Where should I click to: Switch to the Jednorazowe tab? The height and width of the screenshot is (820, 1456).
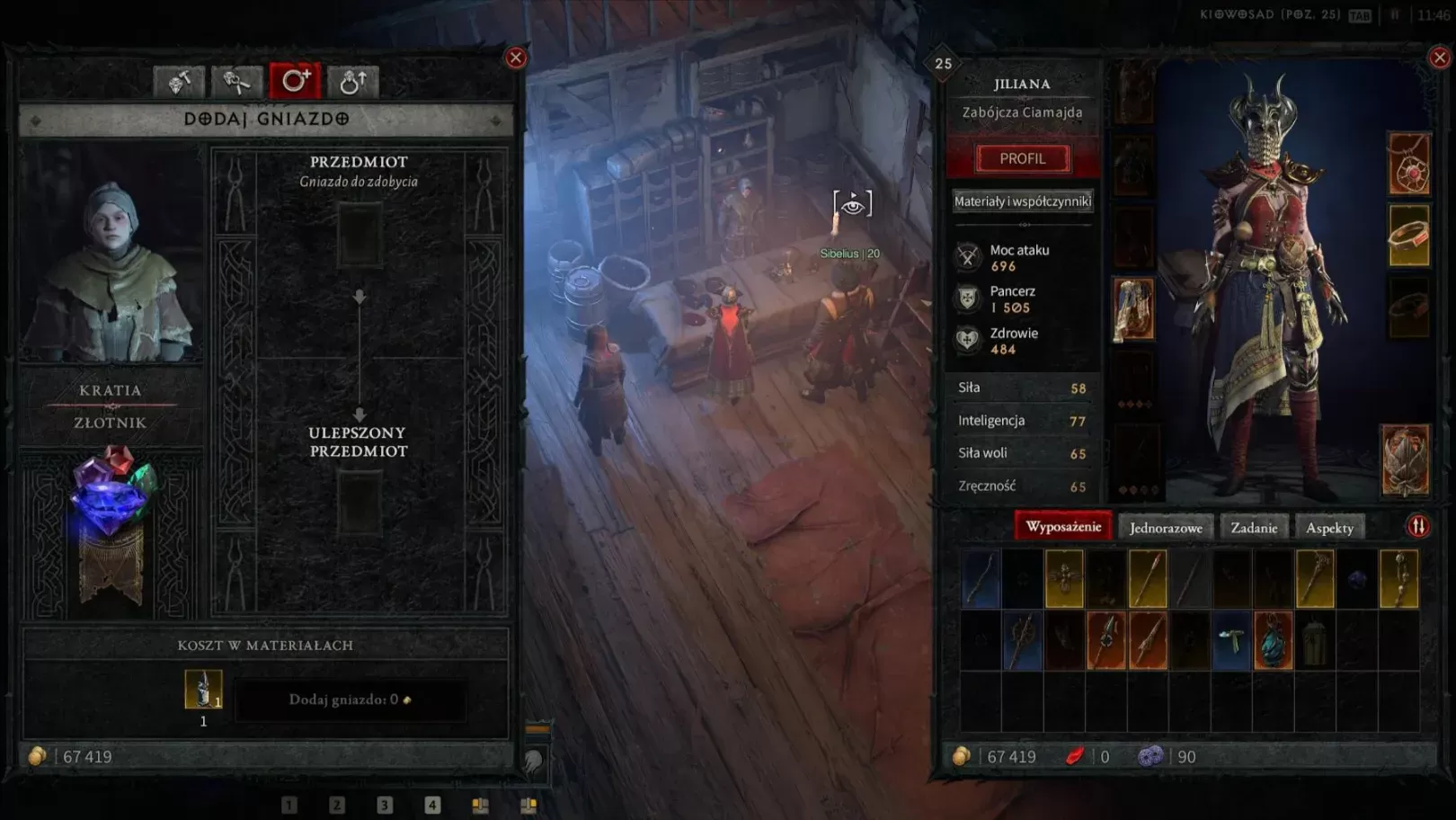point(1165,528)
